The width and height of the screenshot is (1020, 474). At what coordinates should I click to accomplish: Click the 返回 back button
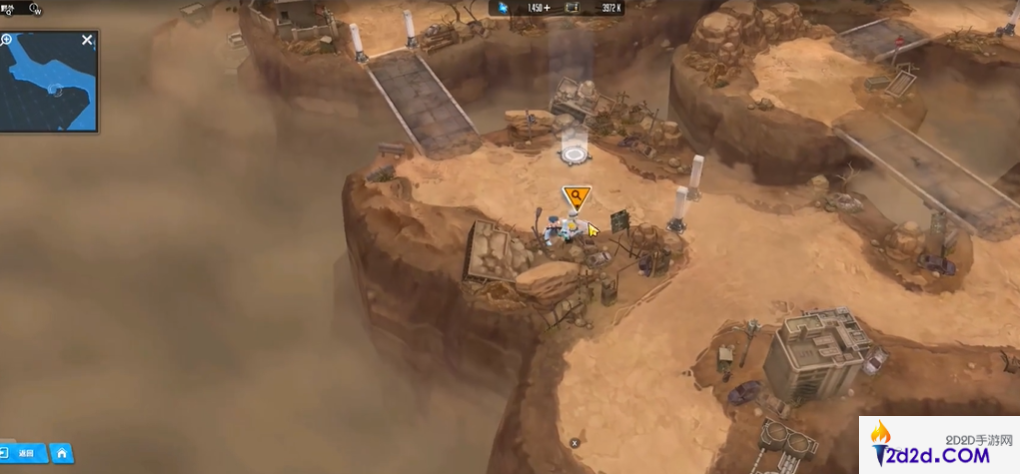point(24,453)
